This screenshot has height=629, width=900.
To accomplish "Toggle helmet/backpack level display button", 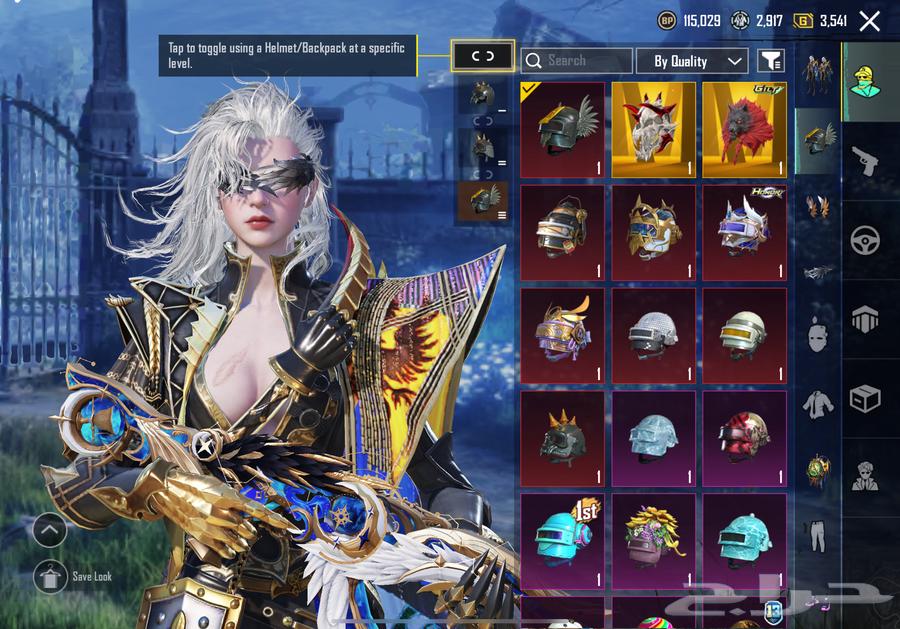I will (483, 56).
